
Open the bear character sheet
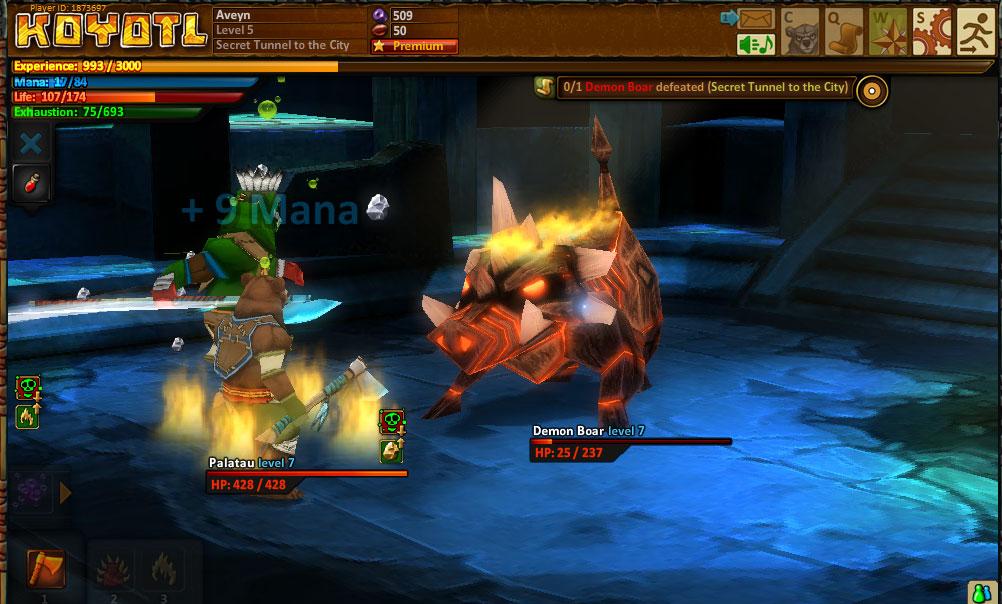(x=800, y=32)
